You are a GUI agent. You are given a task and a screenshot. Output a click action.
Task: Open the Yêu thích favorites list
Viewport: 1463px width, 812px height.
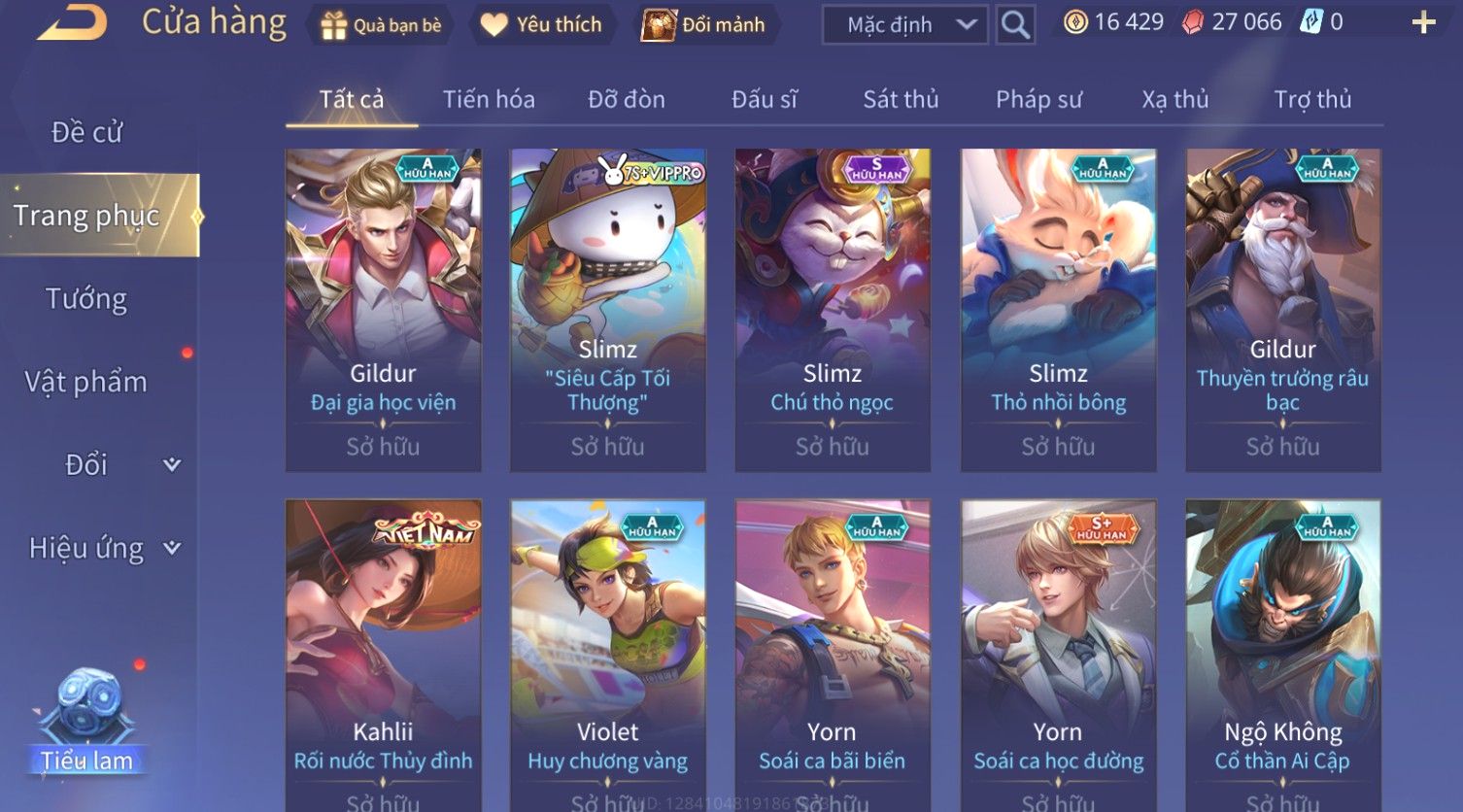point(542,25)
